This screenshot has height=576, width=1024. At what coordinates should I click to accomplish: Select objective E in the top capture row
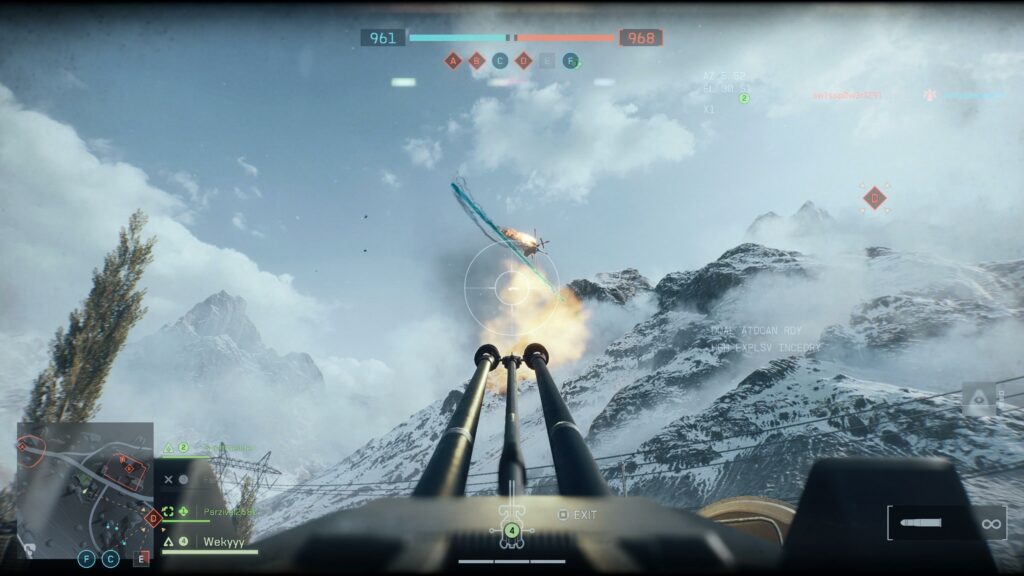pos(547,61)
